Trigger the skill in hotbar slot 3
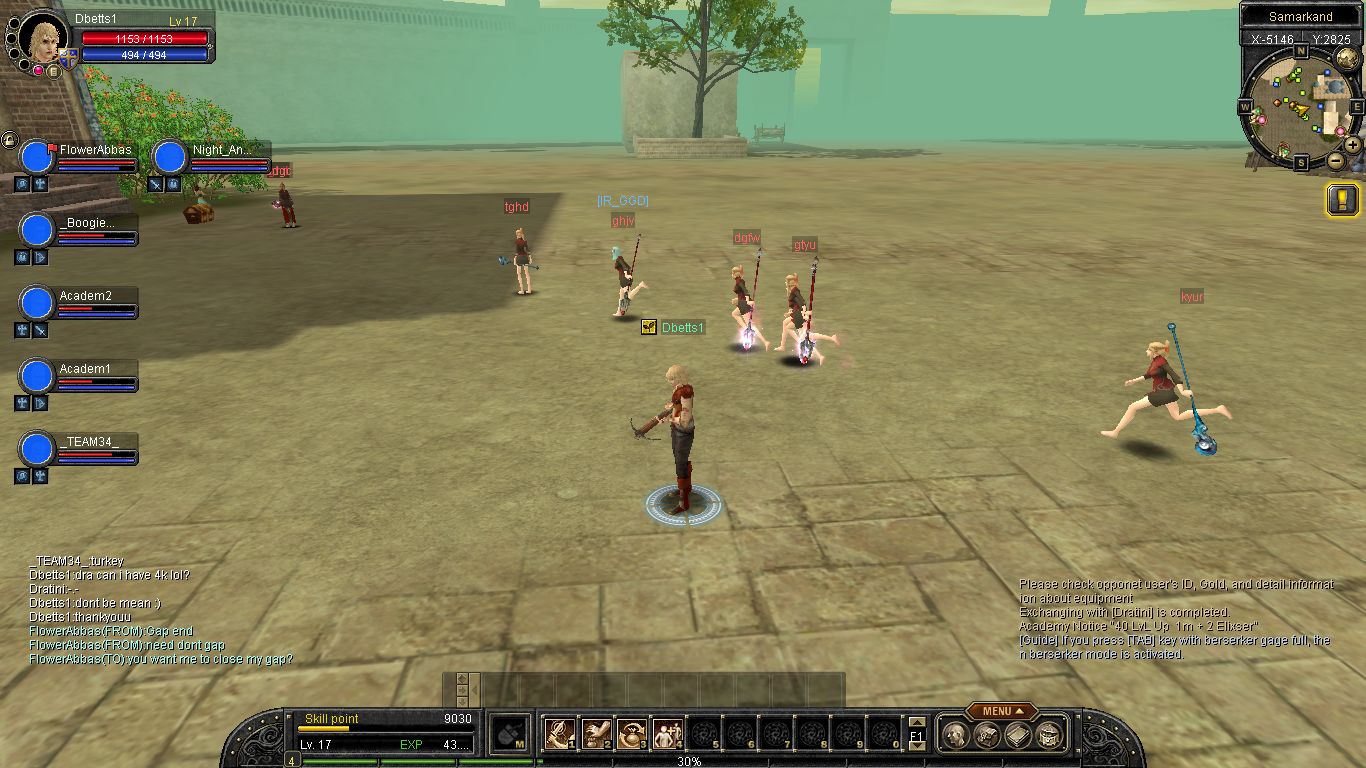The image size is (1366, 768). [630, 735]
